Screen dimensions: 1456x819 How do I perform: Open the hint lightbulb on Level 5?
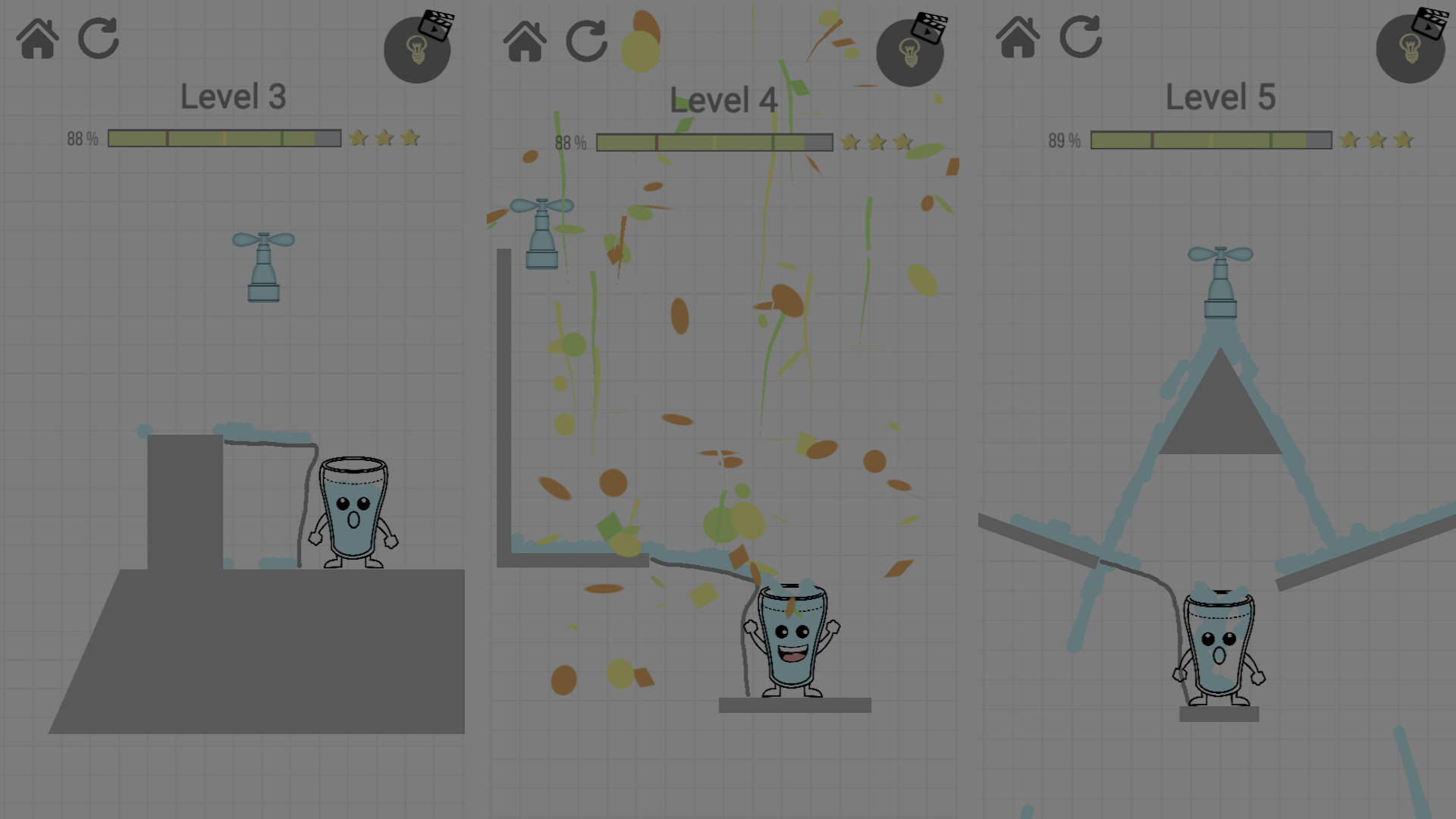tap(1410, 49)
